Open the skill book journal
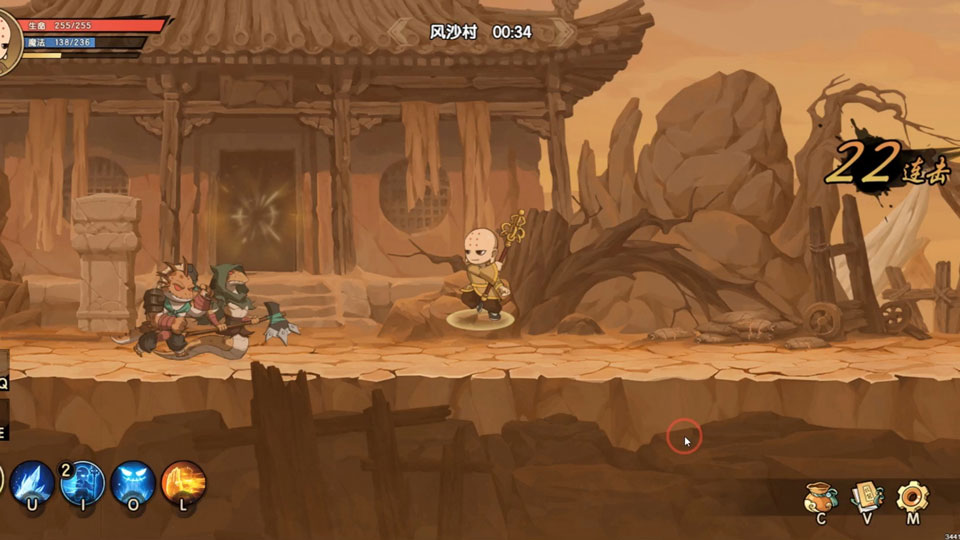 (x=866, y=497)
